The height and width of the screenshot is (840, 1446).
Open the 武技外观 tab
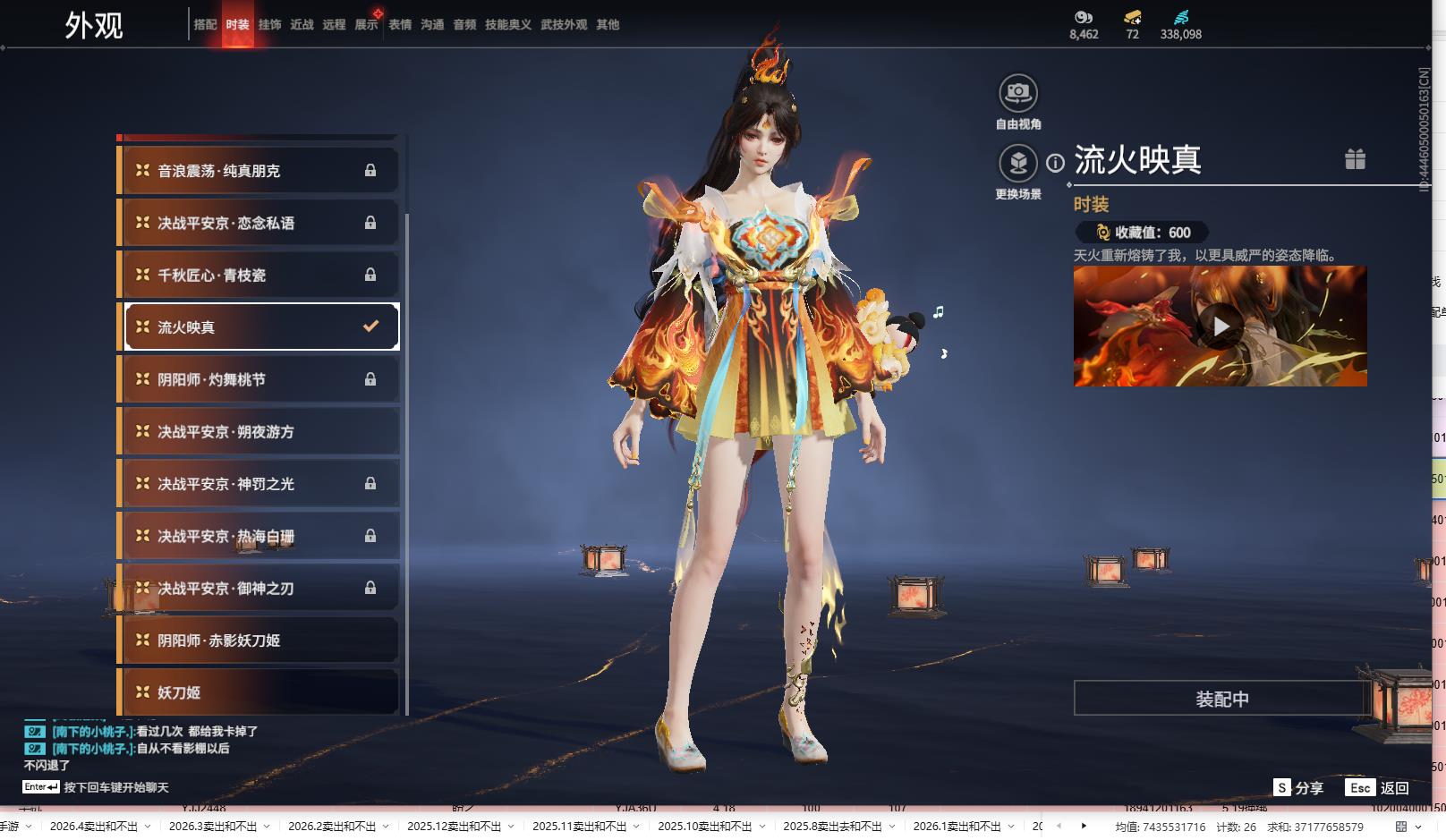pos(564,25)
